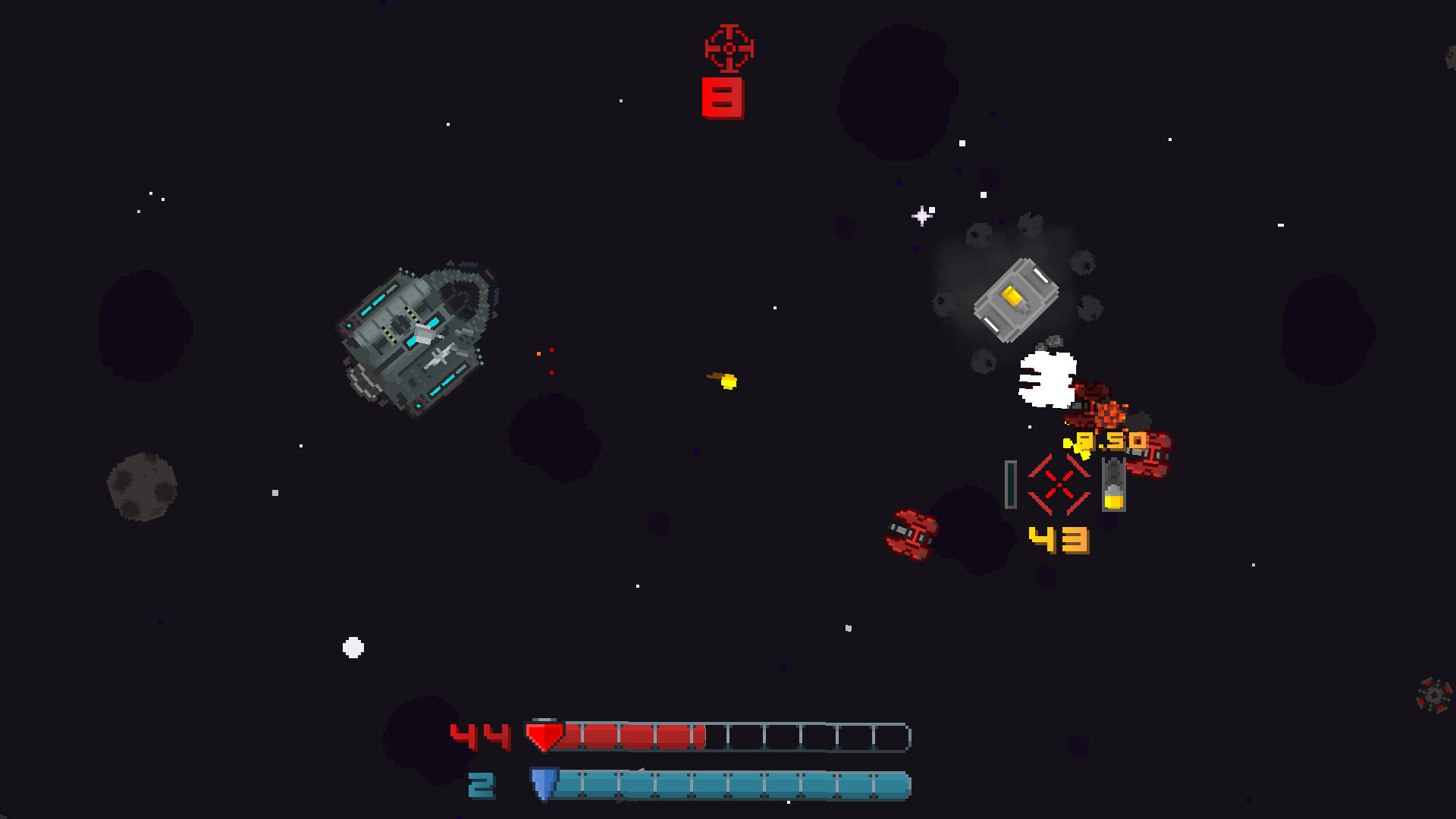Image resolution: width=1456 pixels, height=819 pixels.
Task: Click the white explosion burst
Action: tap(1048, 379)
